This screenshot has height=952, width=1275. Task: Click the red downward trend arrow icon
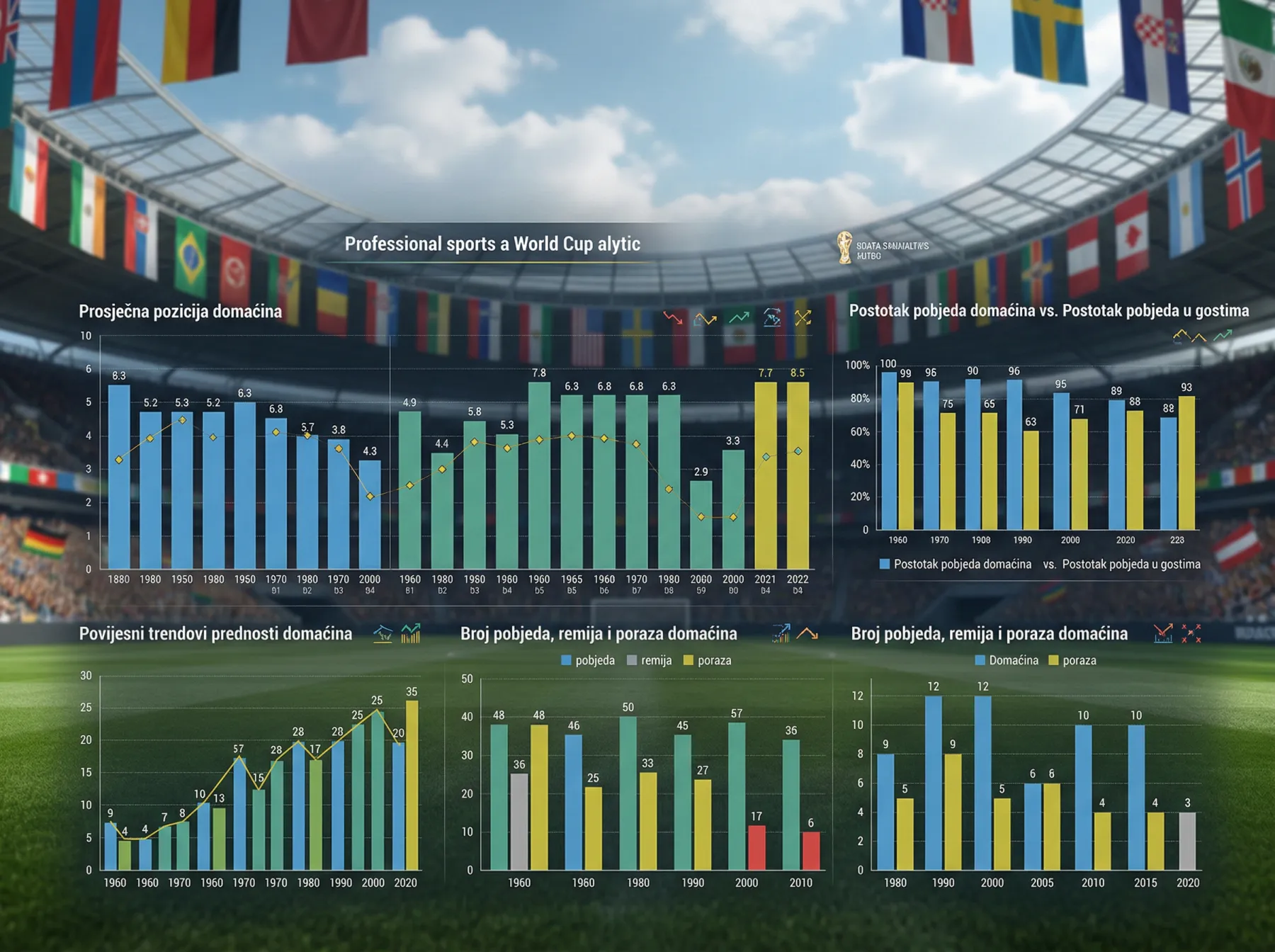(x=672, y=318)
